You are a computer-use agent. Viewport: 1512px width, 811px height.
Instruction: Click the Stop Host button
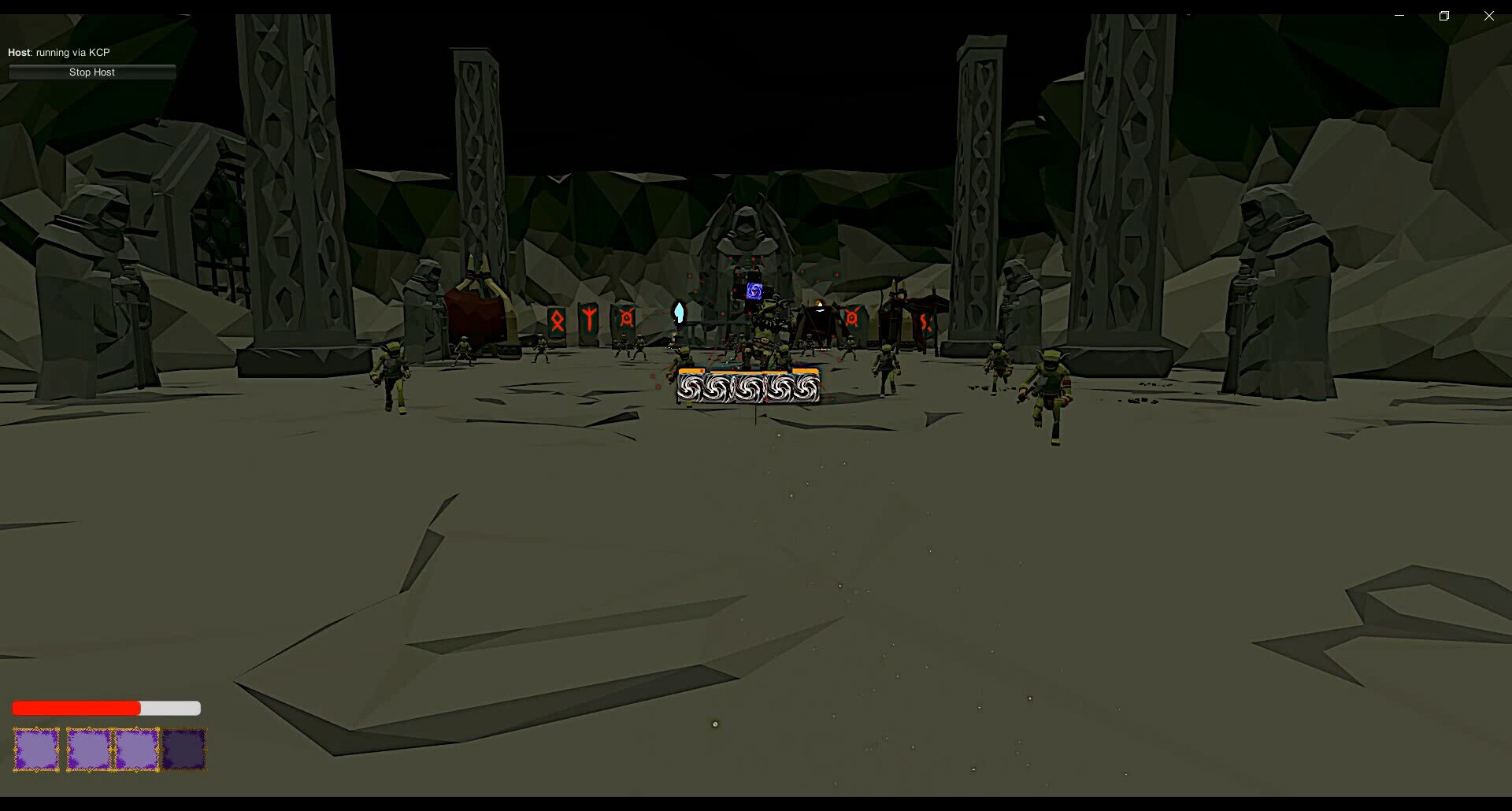point(92,72)
